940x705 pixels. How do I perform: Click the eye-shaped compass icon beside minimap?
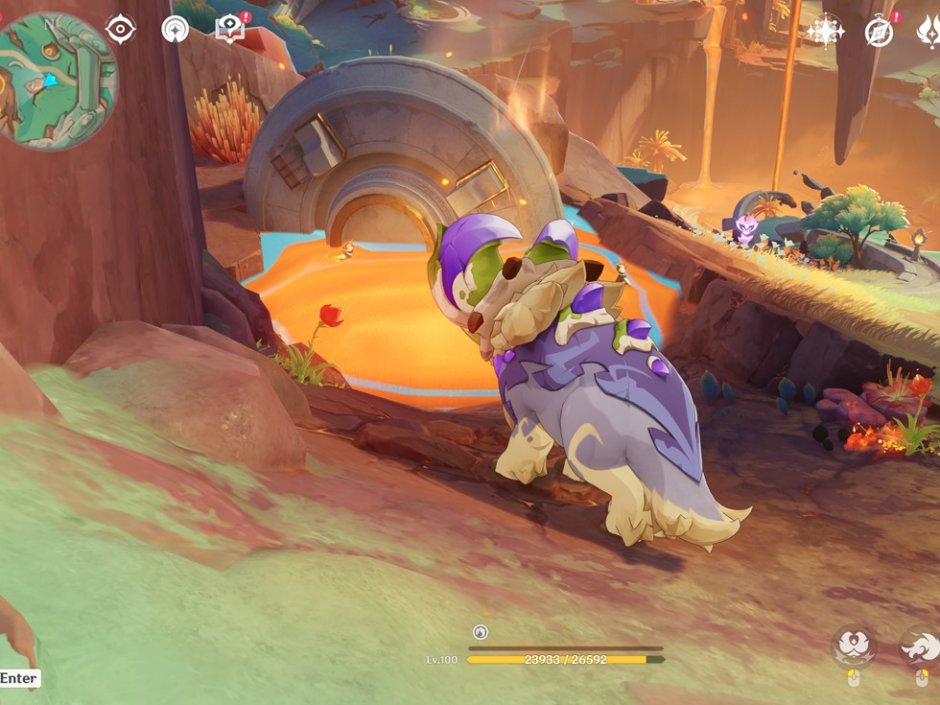tap(120, 29)
